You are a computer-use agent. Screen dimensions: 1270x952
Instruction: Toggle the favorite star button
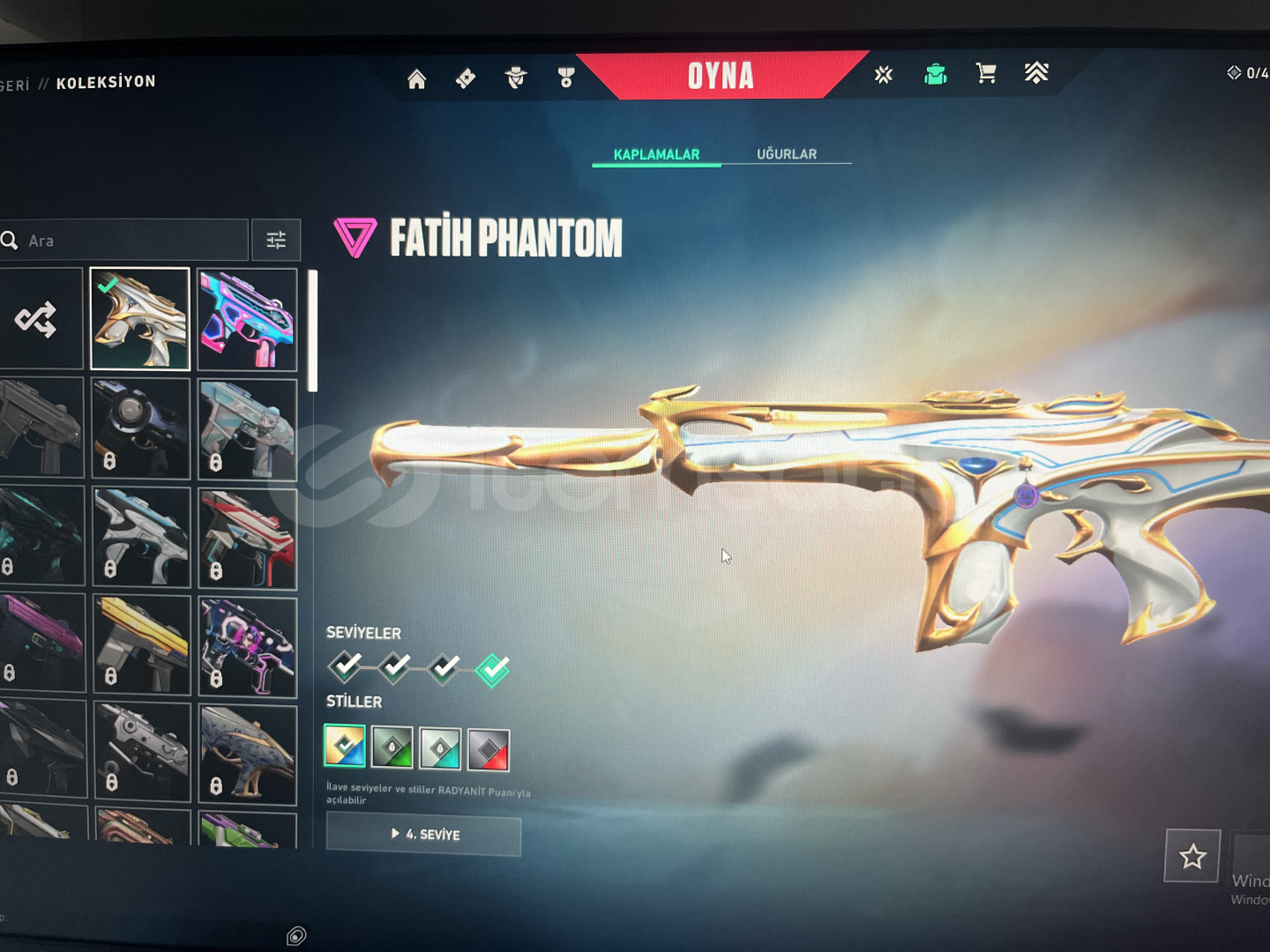point(1192,856)
